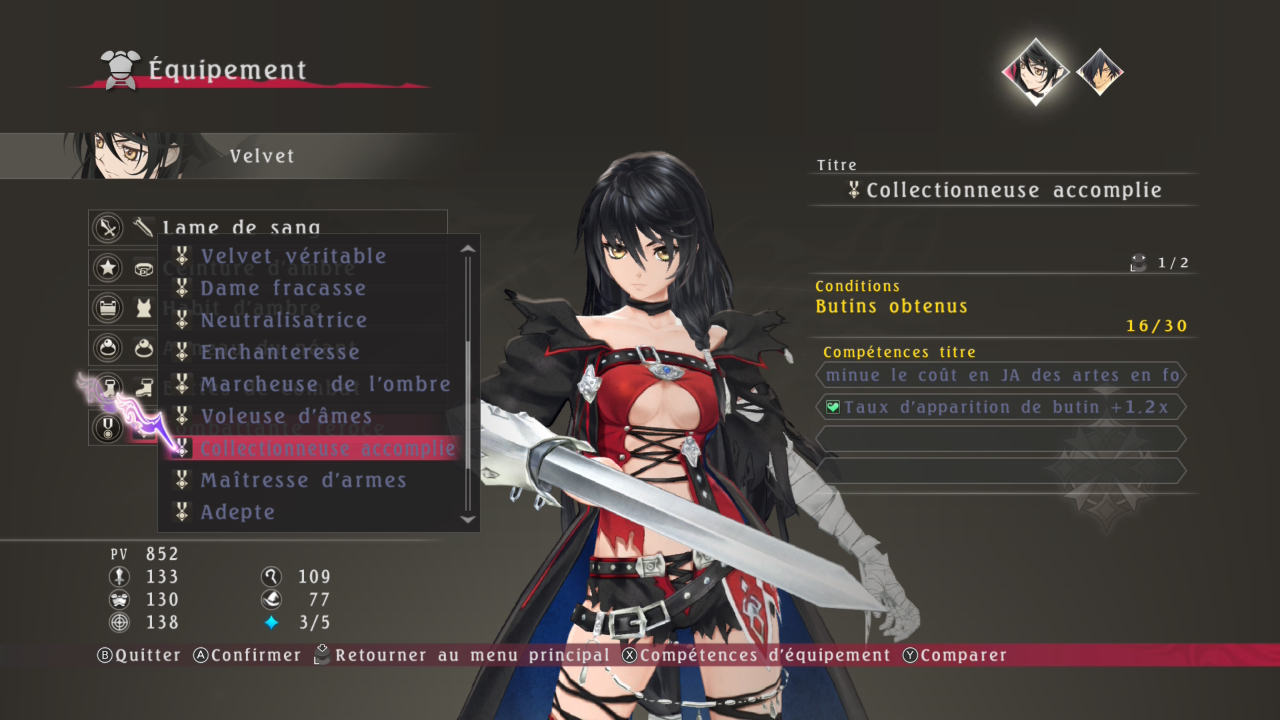Pick the Neutralisatrice title entry
Viewport: 1280px width, 720px height.
pos(284,320)
